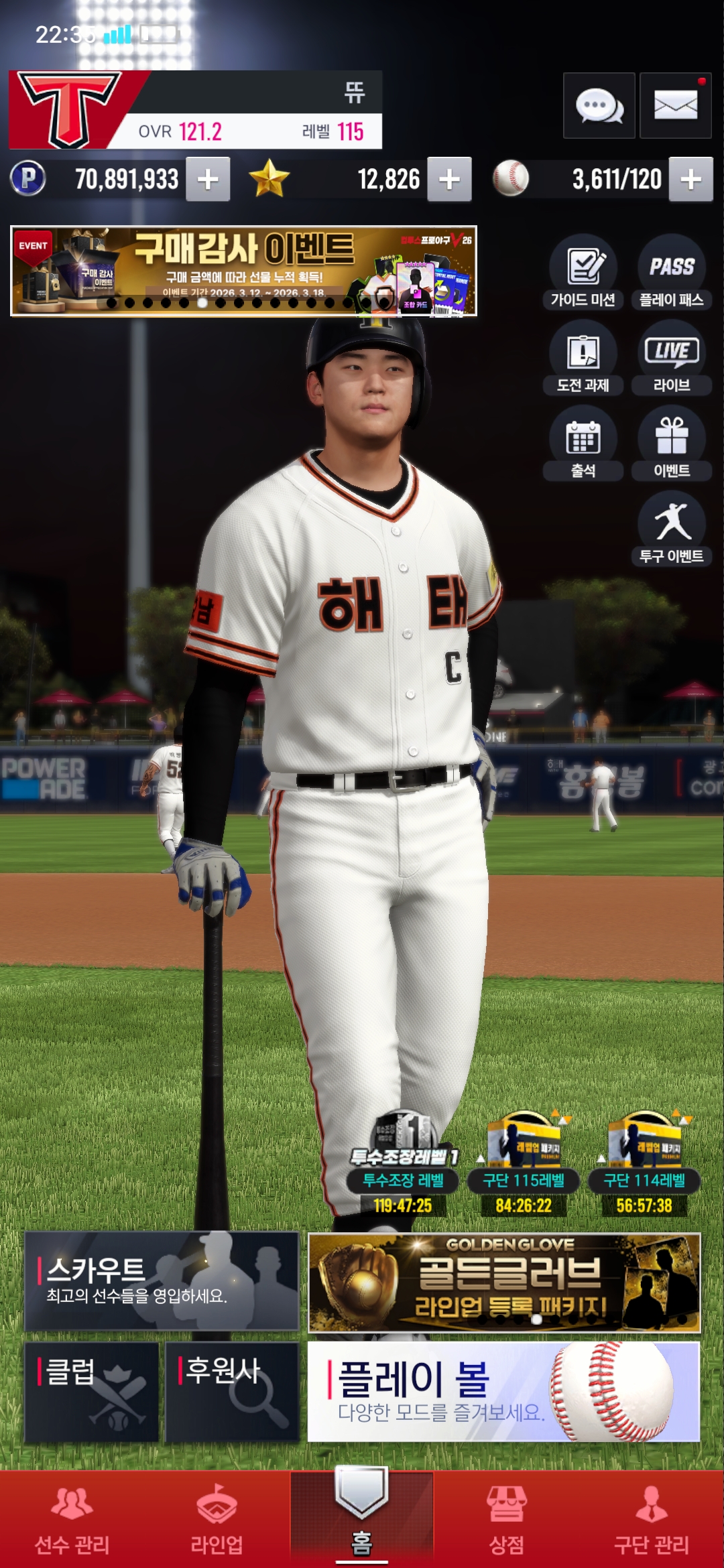This screenshot has width=724, height=1568.
Task: Open the 구매감사 이벤트 banner
Action: click(243, 271)
